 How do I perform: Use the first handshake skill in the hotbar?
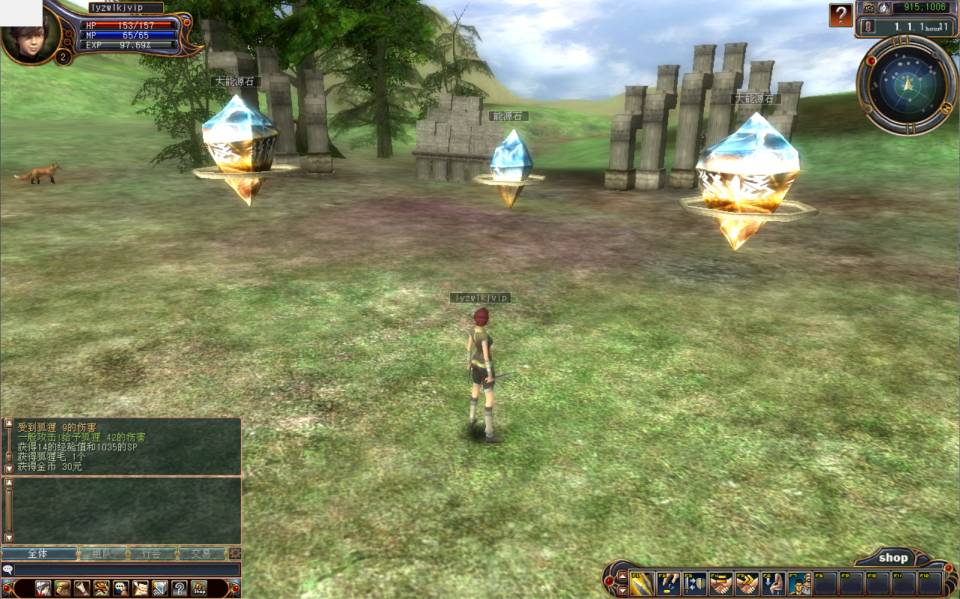721,584
